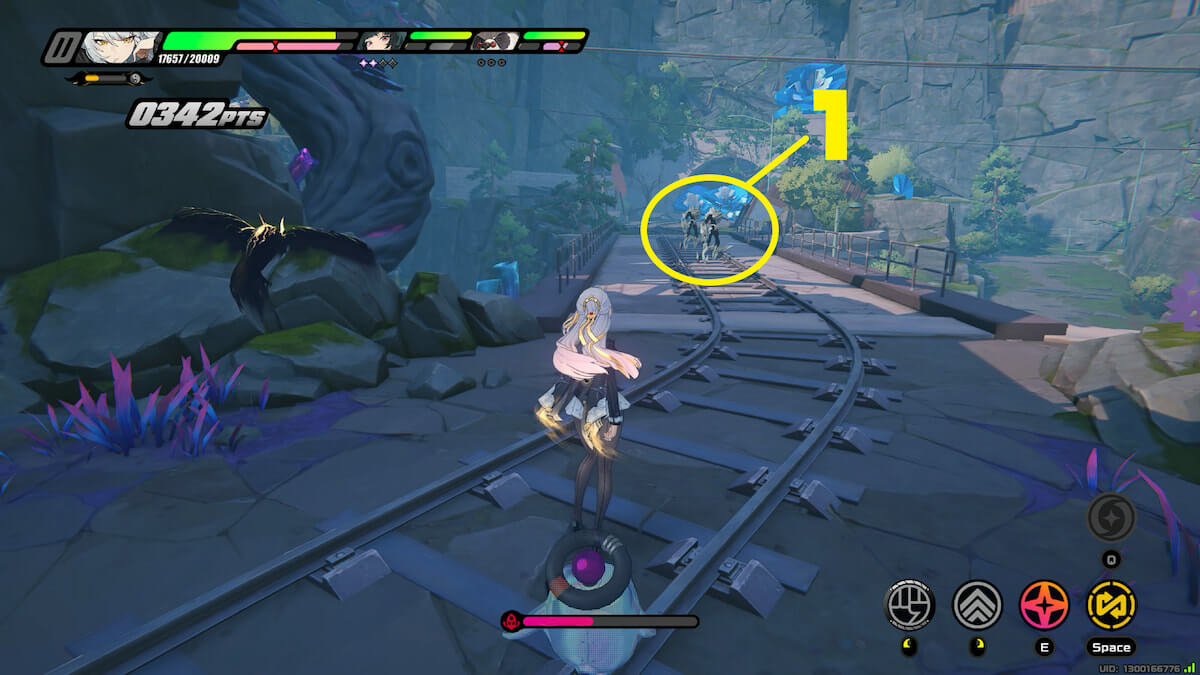Select the white-haired active character portrait
Screen dimensions: 1200x675
click(x=120, y=47)
